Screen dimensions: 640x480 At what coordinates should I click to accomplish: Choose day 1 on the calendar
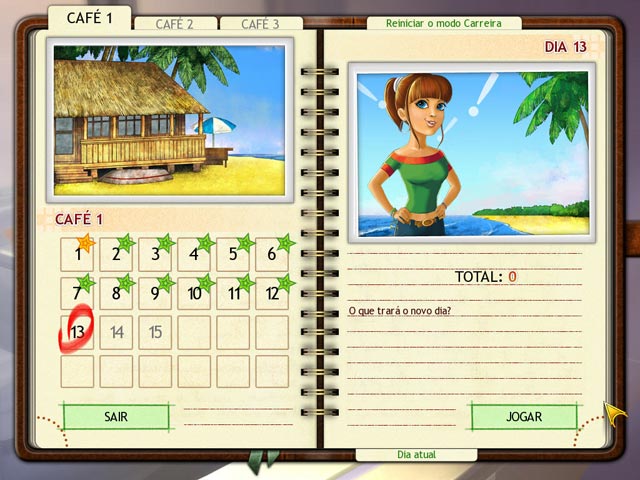click(x=77, y=254)
